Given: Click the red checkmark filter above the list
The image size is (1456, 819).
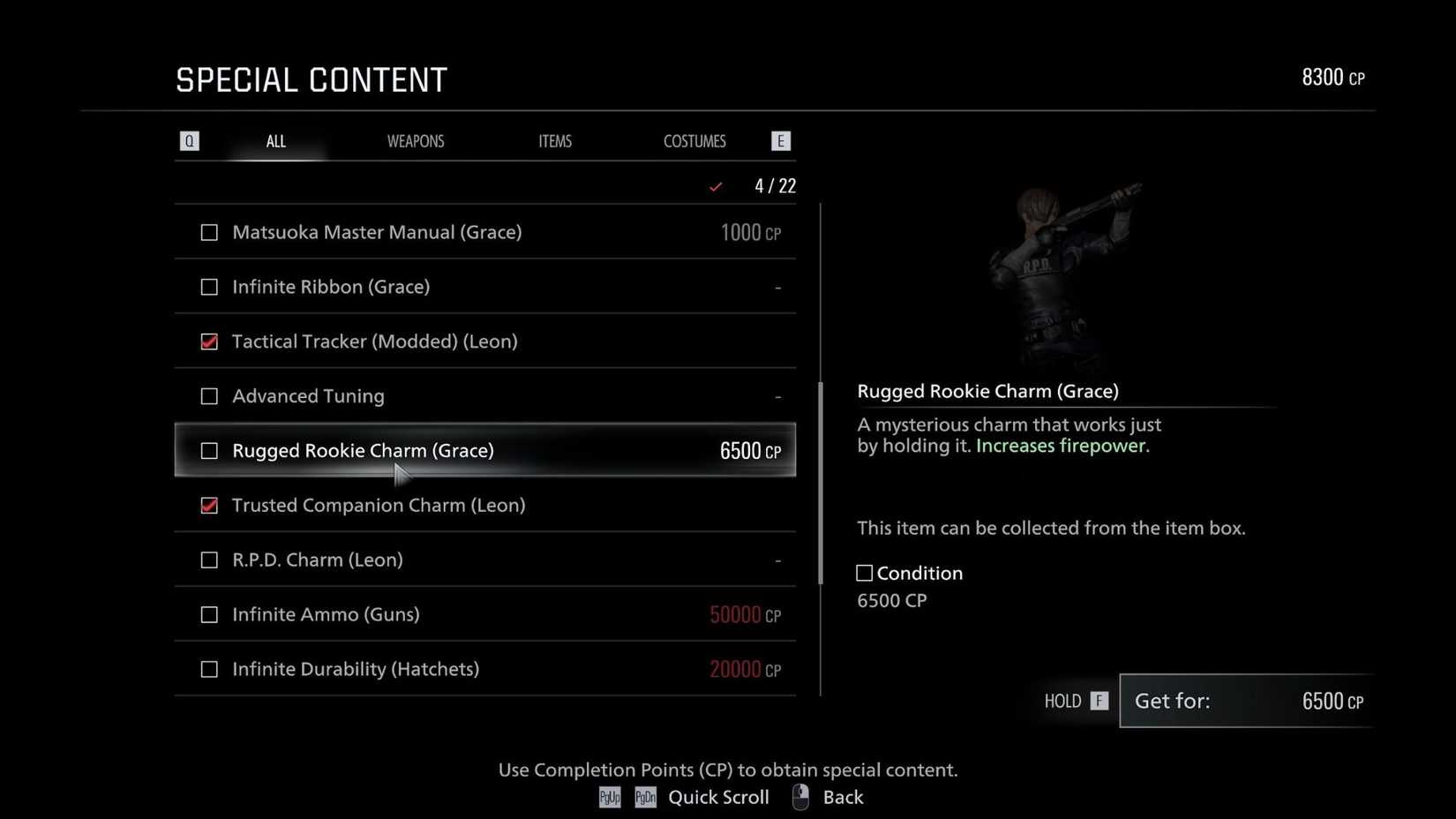Looking at the screenshot, I should (716, 186).
